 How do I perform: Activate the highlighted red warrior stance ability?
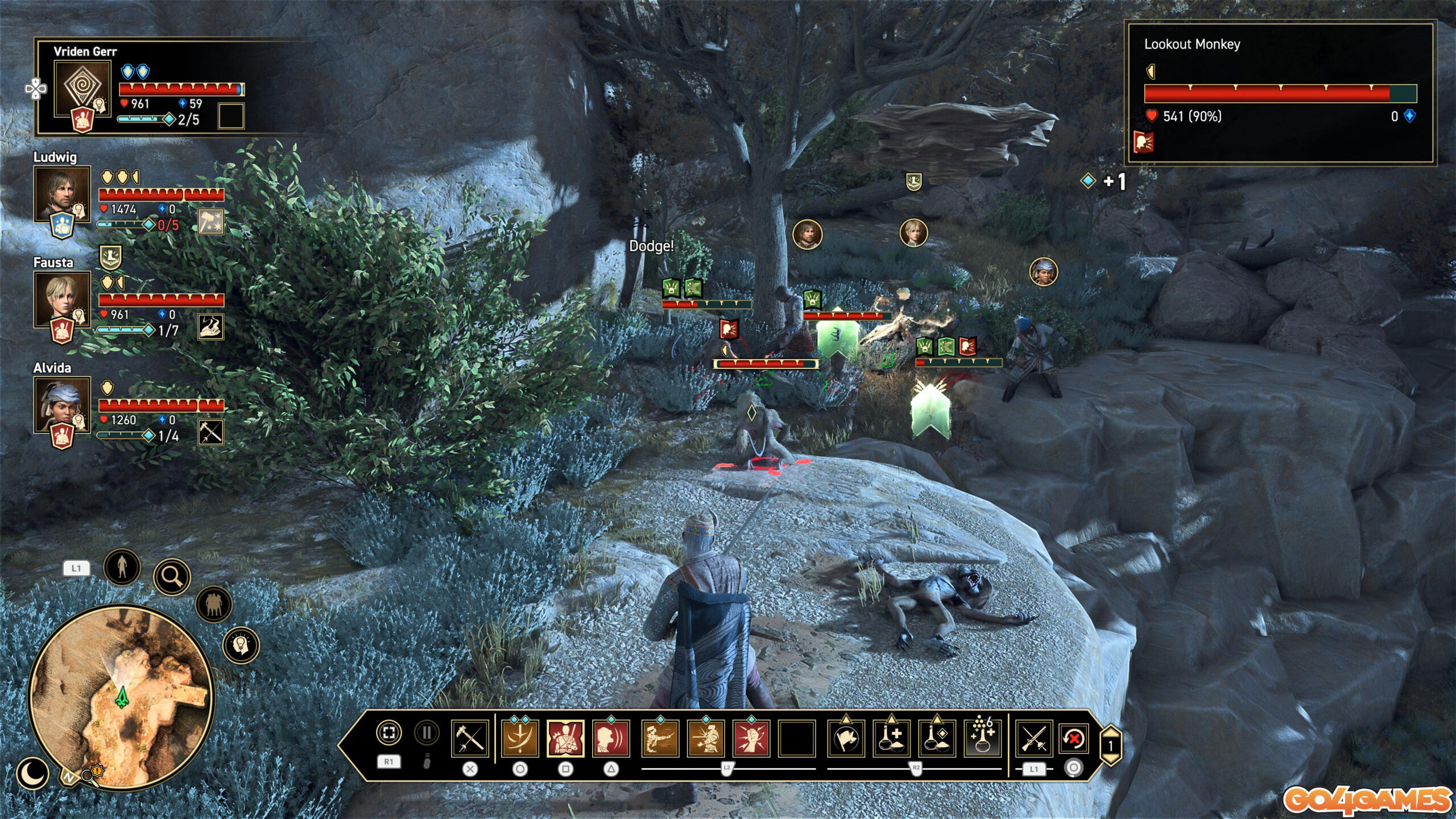565,738
